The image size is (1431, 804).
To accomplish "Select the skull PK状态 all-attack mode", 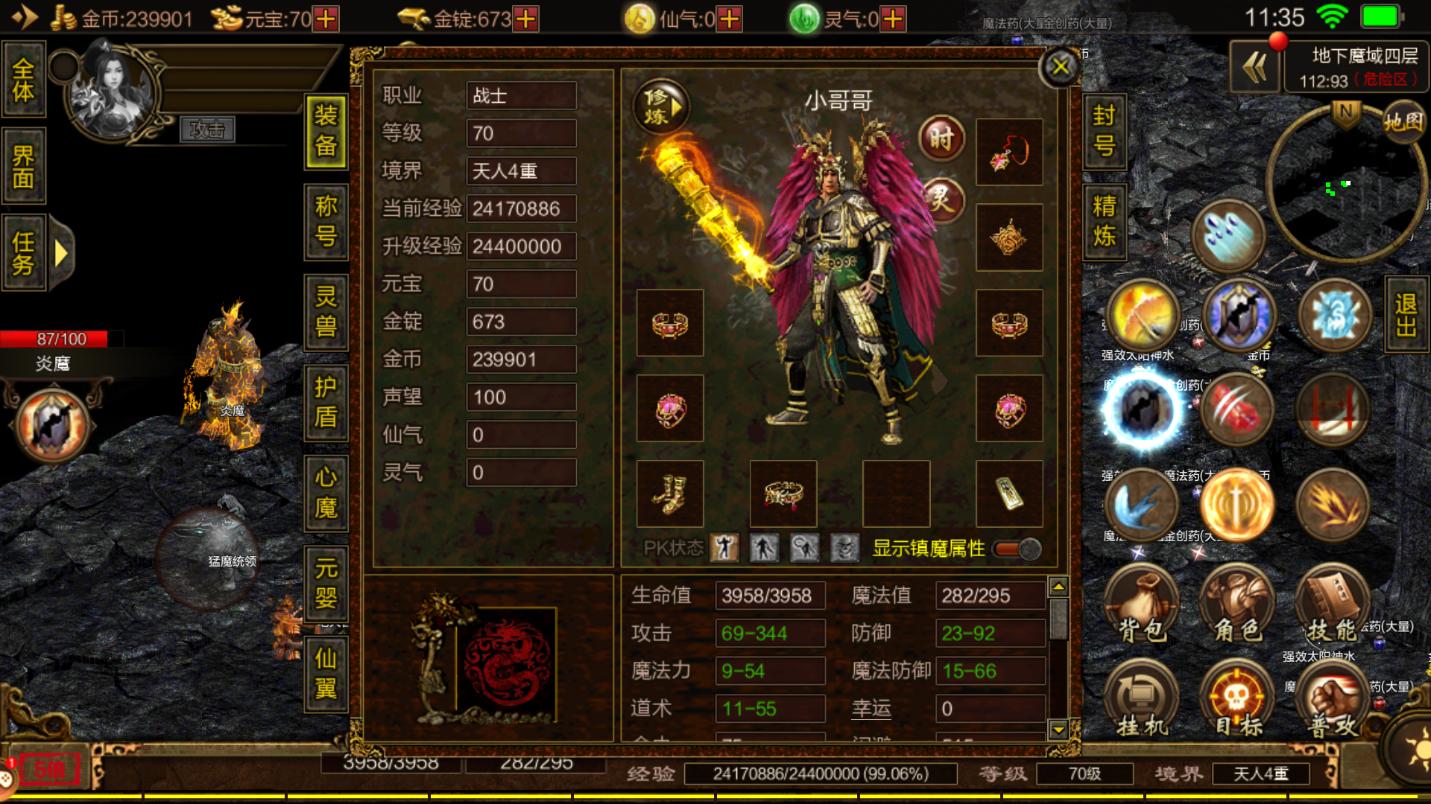I will point(844,548).
